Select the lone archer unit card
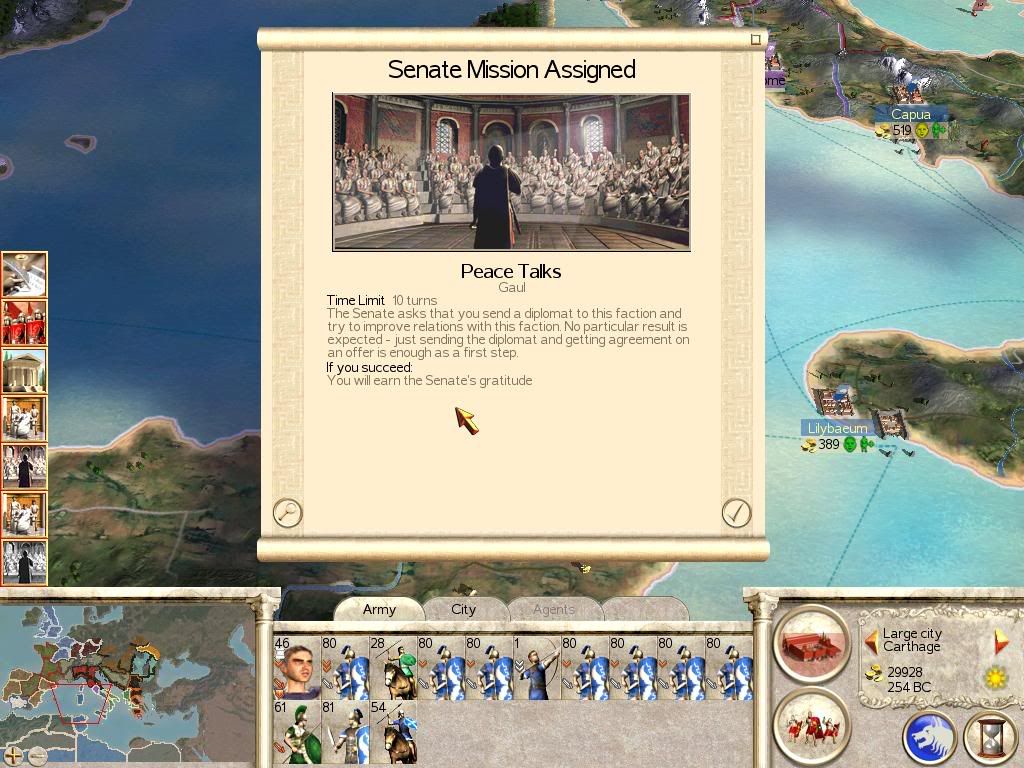 pos(536,667)
